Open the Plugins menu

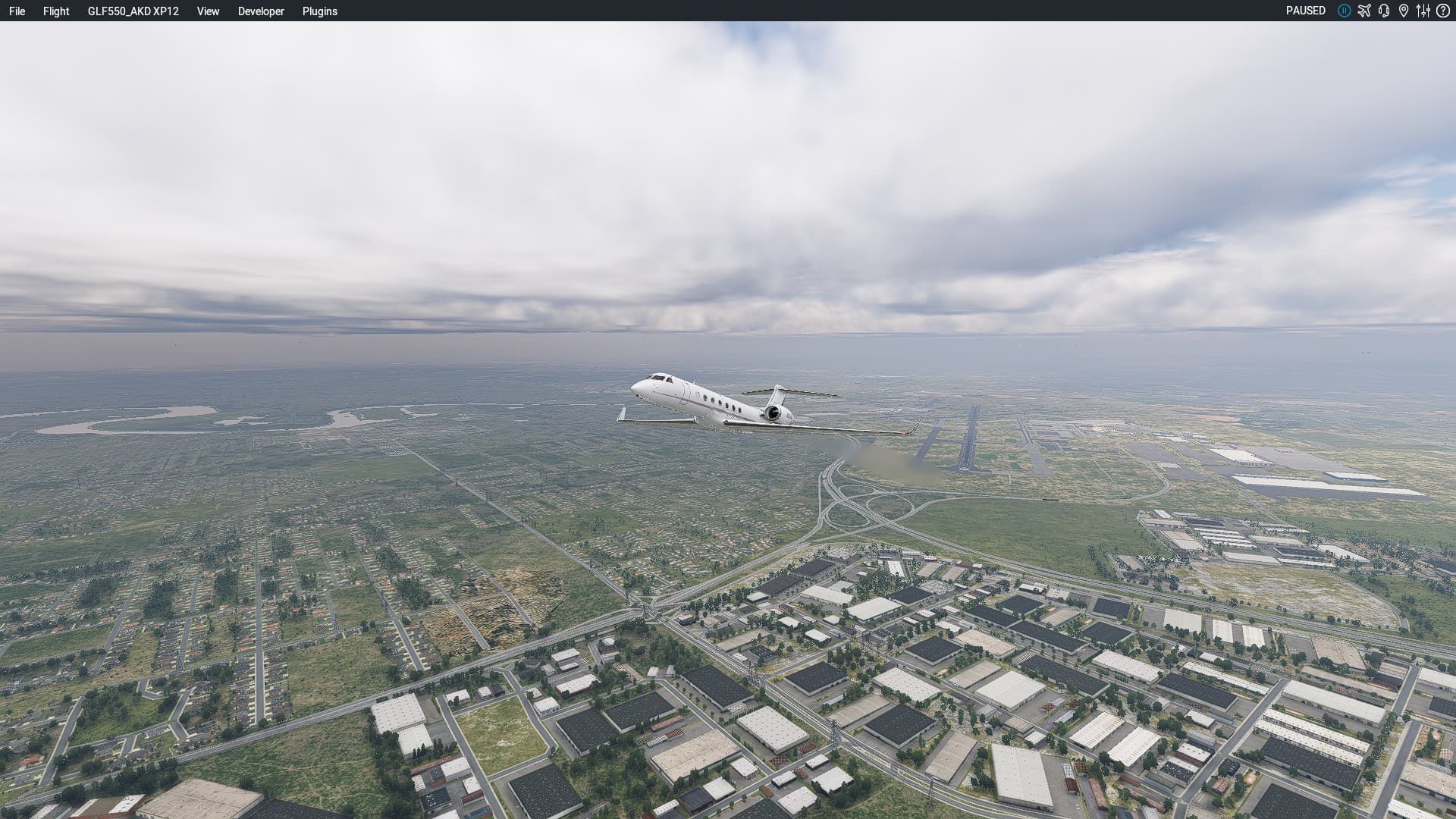tap(320, 11)
